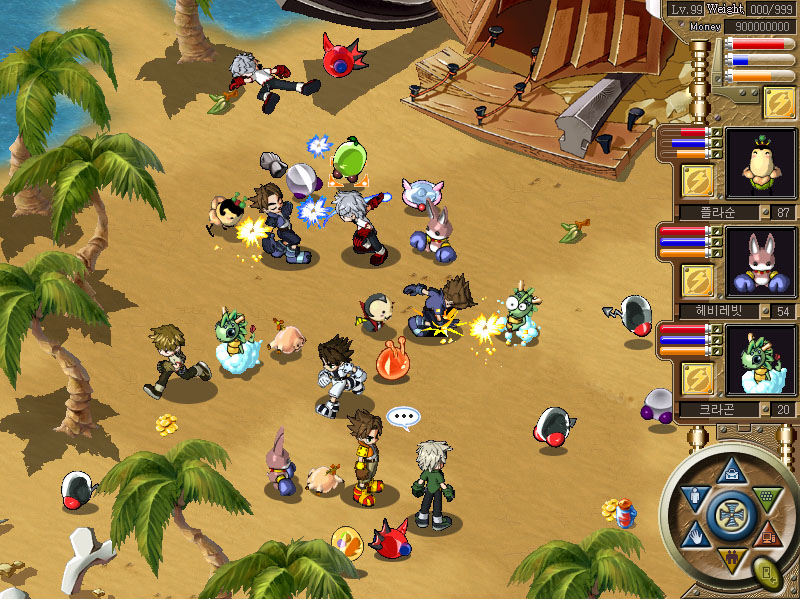This screenshot has height=600, width=800.
Task: Click the cross emblem at the wheel's center
Action: click(729, 515)
